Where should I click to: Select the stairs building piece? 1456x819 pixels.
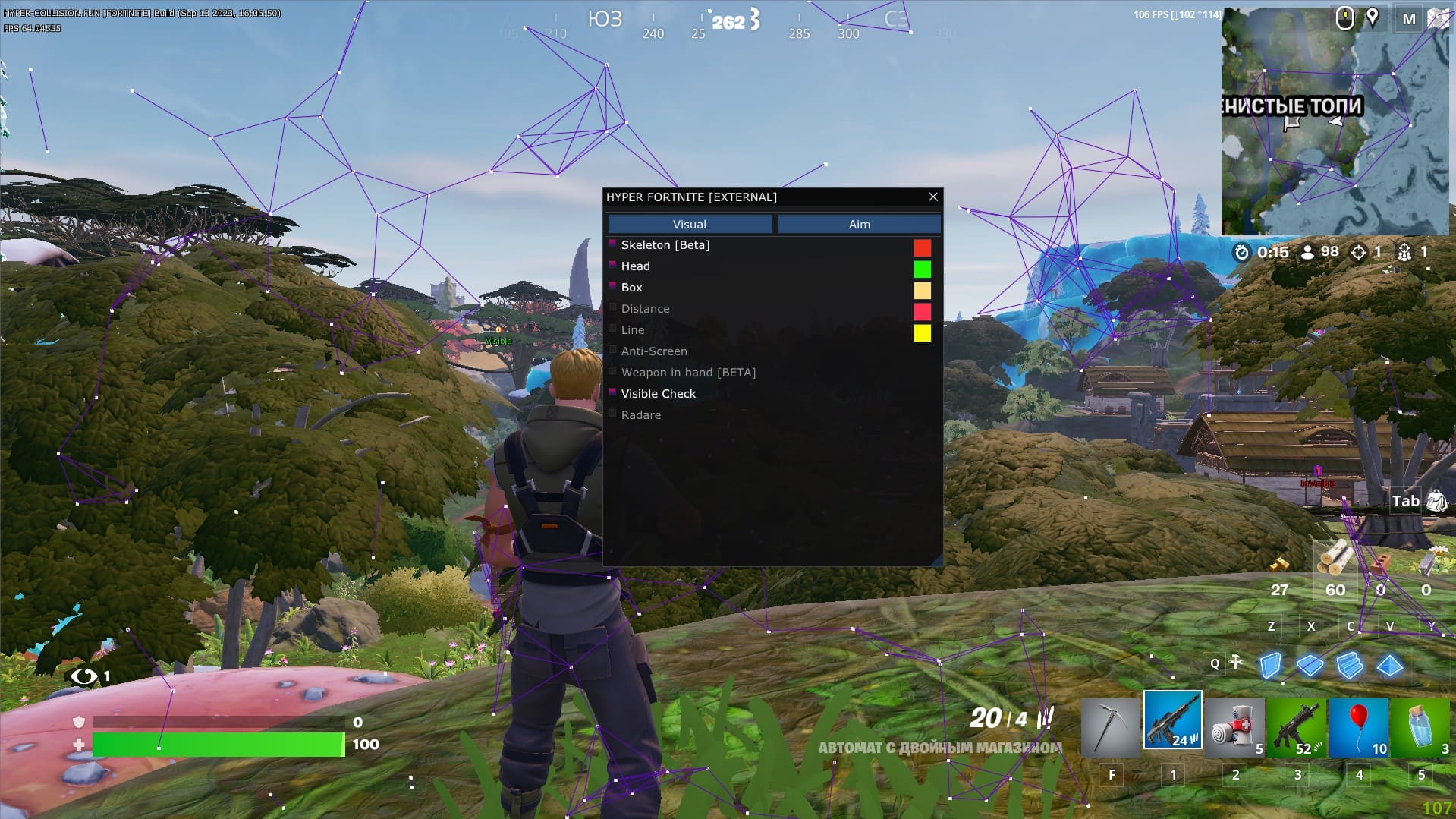(1350, 666)
